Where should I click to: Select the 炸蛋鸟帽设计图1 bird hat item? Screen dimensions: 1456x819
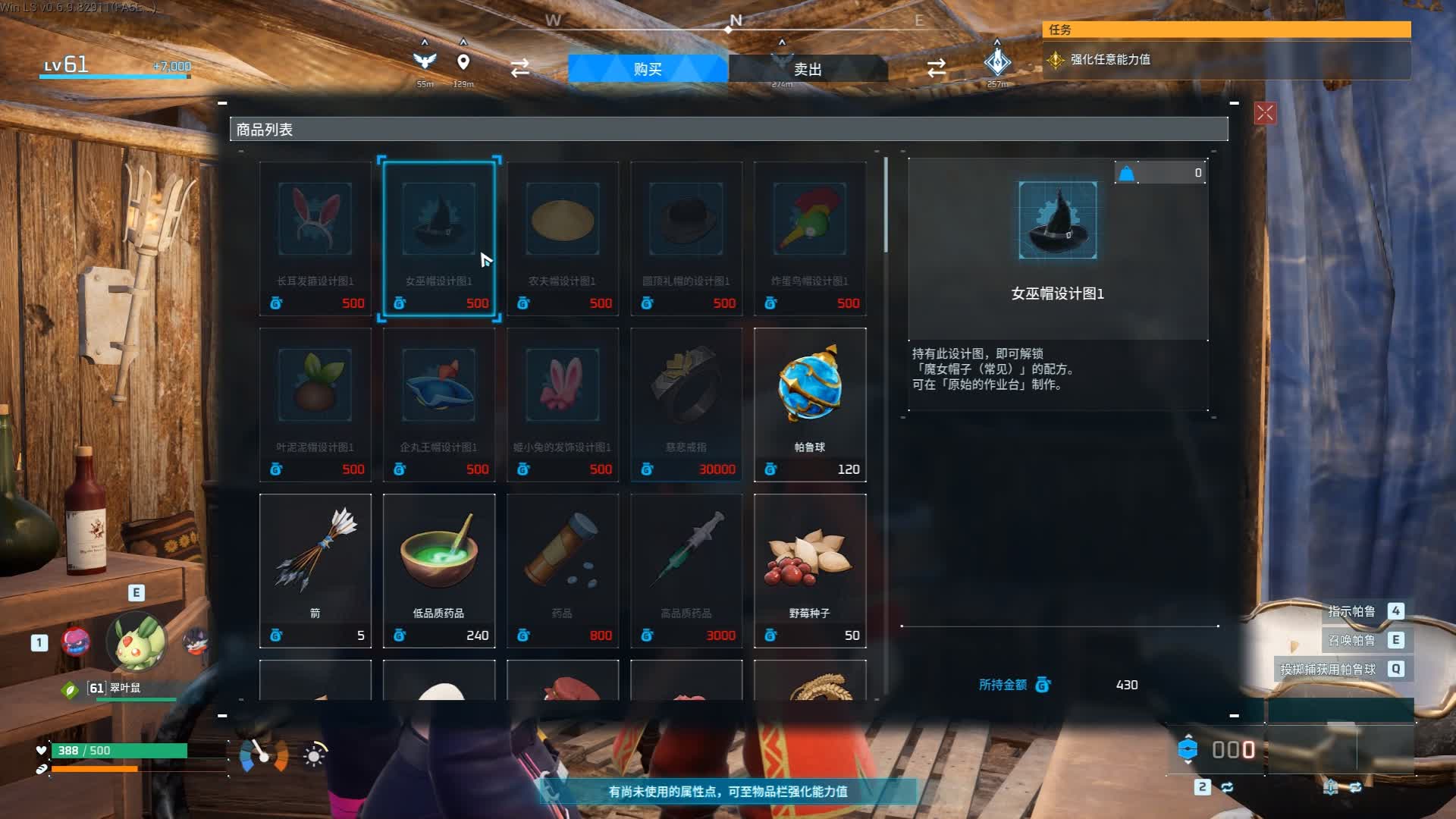[809, 238]
